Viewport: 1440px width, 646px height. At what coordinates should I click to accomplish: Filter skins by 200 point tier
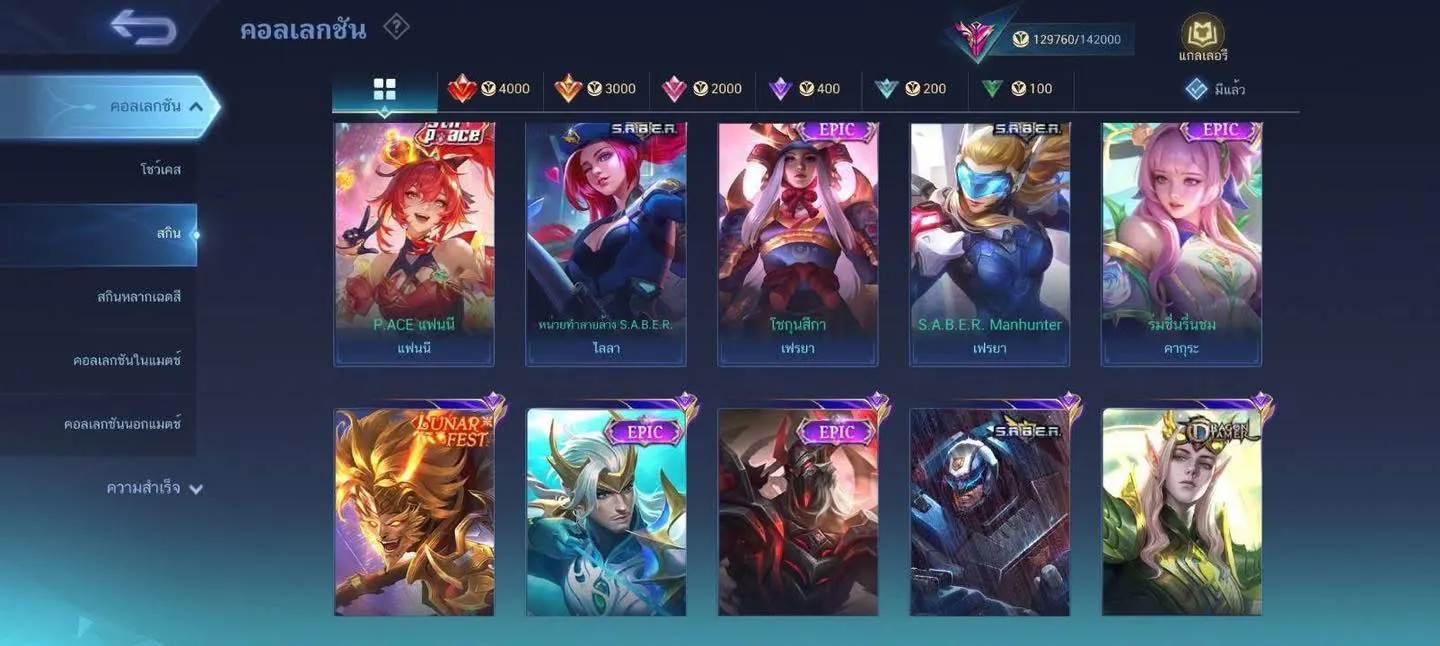click(x=911, y=89)
